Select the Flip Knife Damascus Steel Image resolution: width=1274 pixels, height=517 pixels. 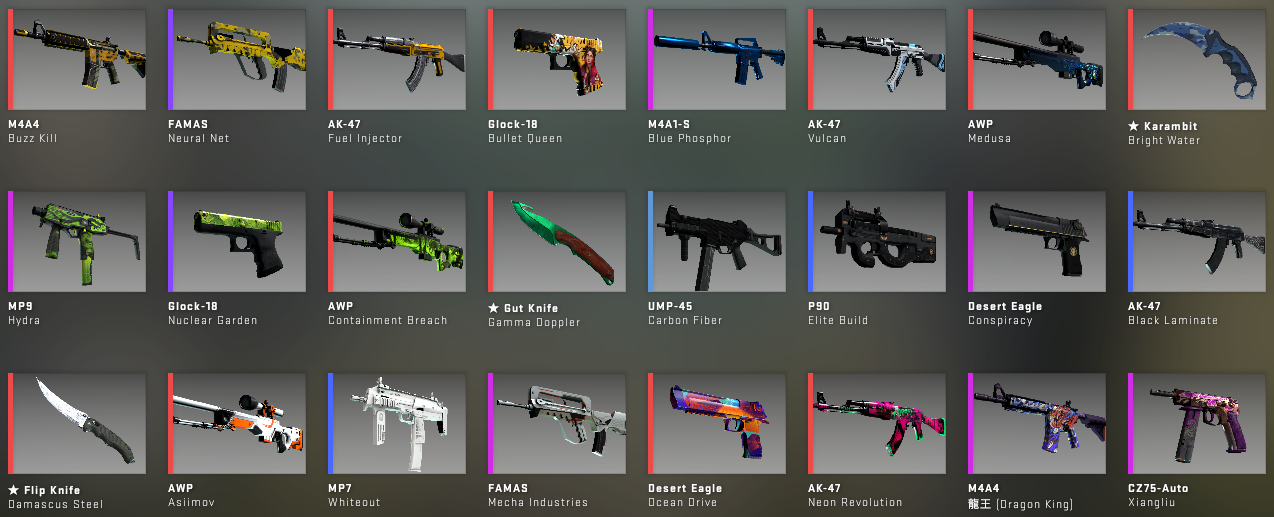(x=77, y=424)
